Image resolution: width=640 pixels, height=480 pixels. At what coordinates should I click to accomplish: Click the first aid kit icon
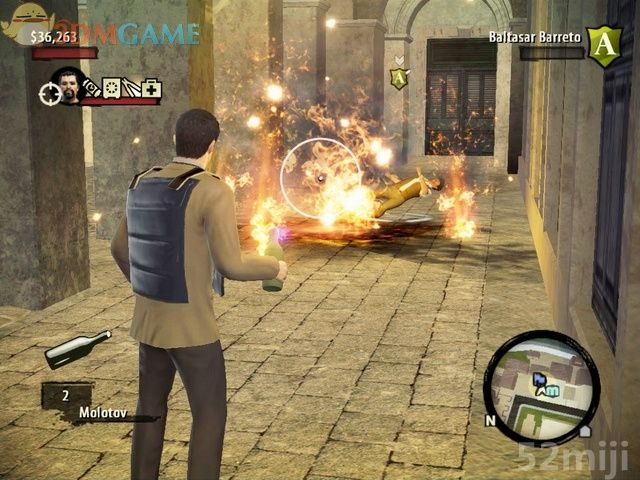point(150,89)
